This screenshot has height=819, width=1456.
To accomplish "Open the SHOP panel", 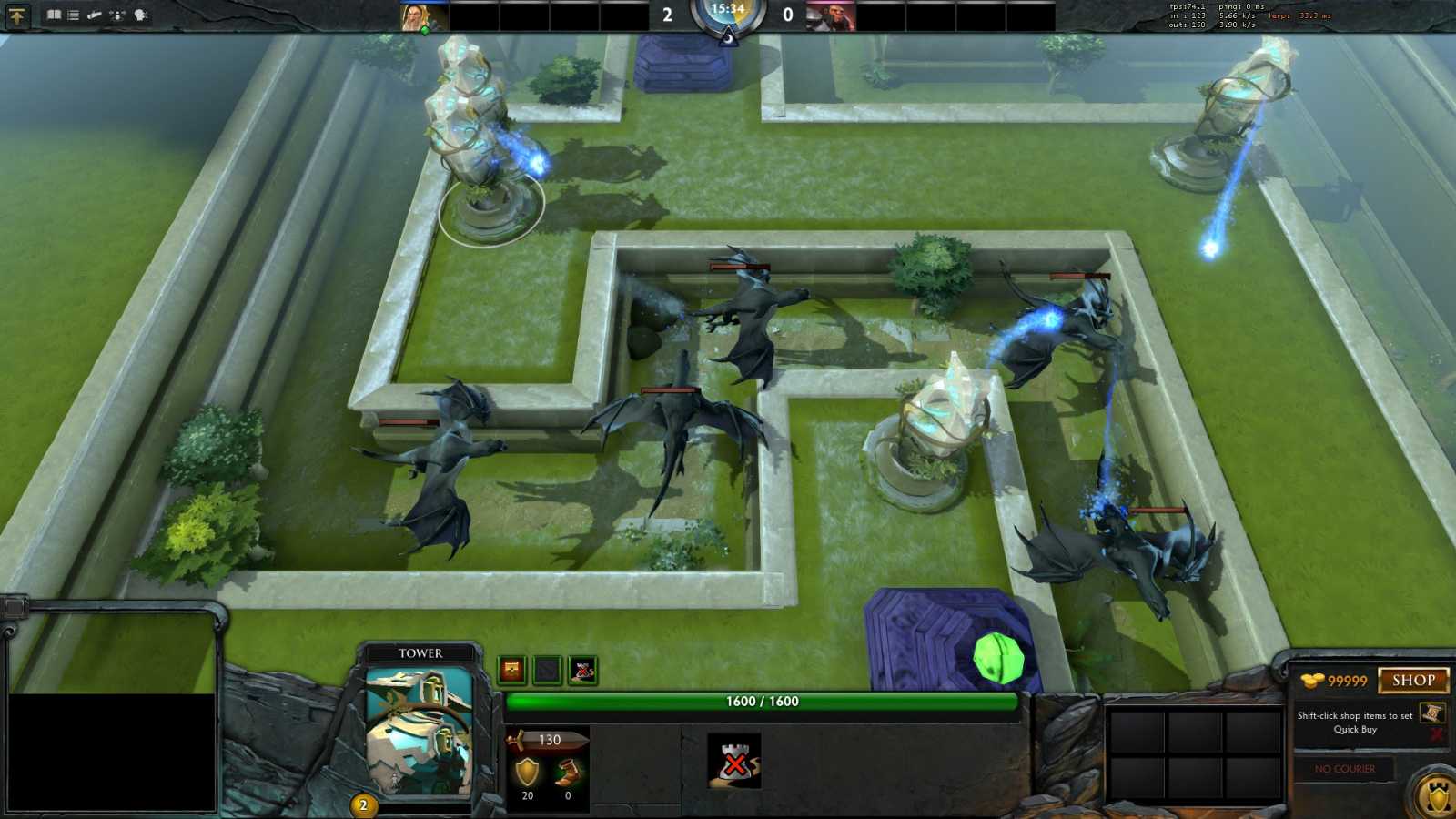I will click(x=1414, y=680).
